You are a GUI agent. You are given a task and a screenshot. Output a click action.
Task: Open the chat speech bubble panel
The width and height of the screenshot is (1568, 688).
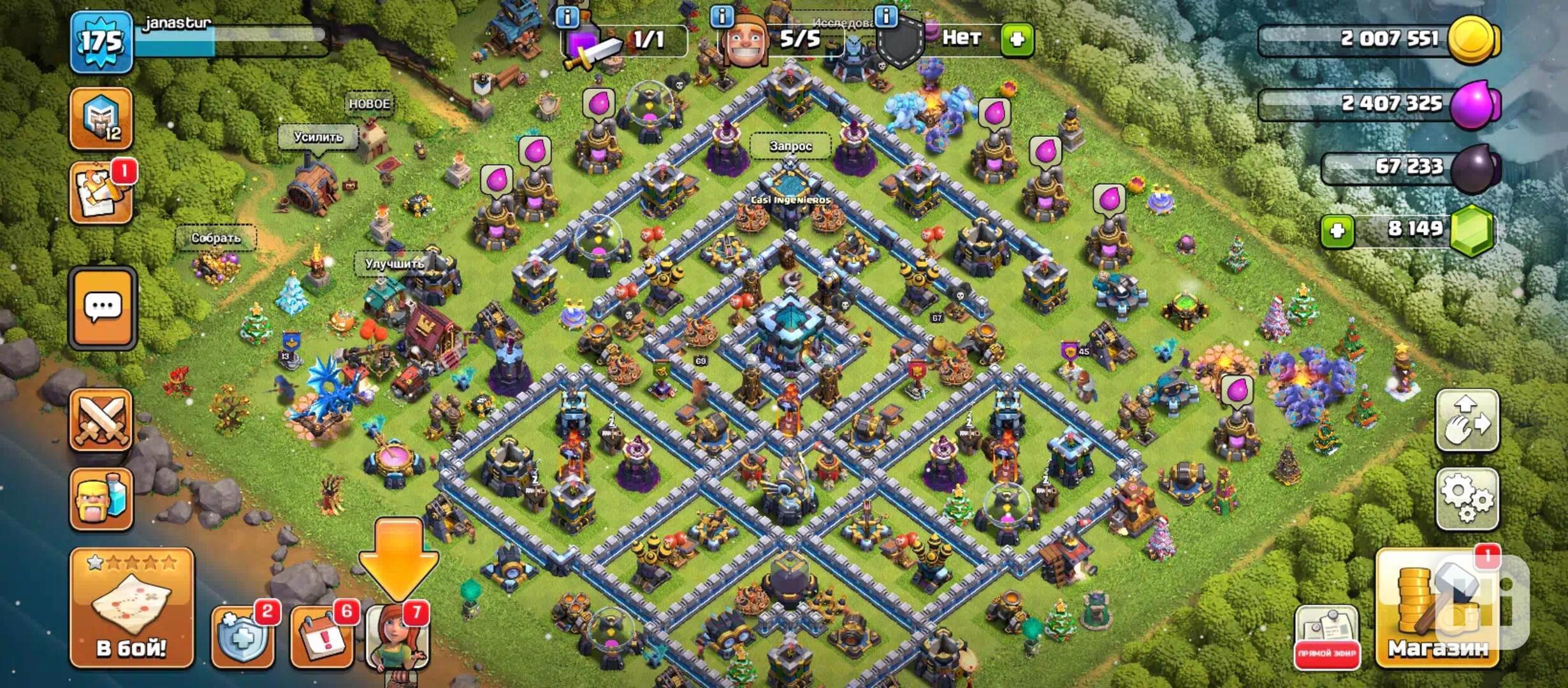[x=103, y=309]
